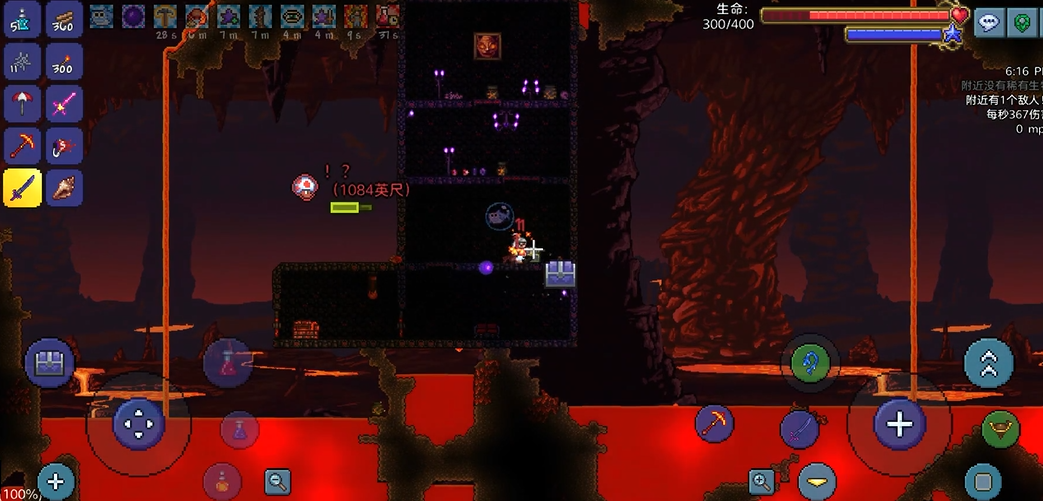This screenshot has width=1043, height=501.
Task: Use the quick healing potion button
Action: click(x=227, y=361)
